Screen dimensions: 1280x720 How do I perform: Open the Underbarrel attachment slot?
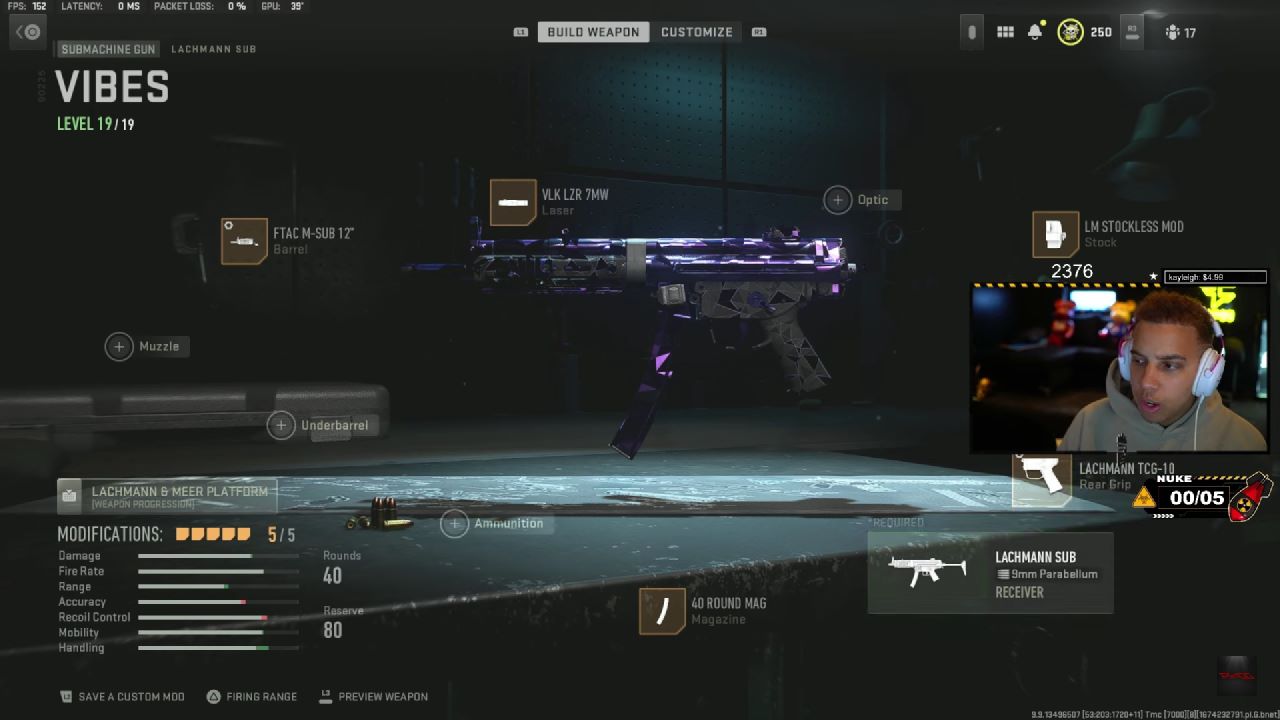coord(281,425)
